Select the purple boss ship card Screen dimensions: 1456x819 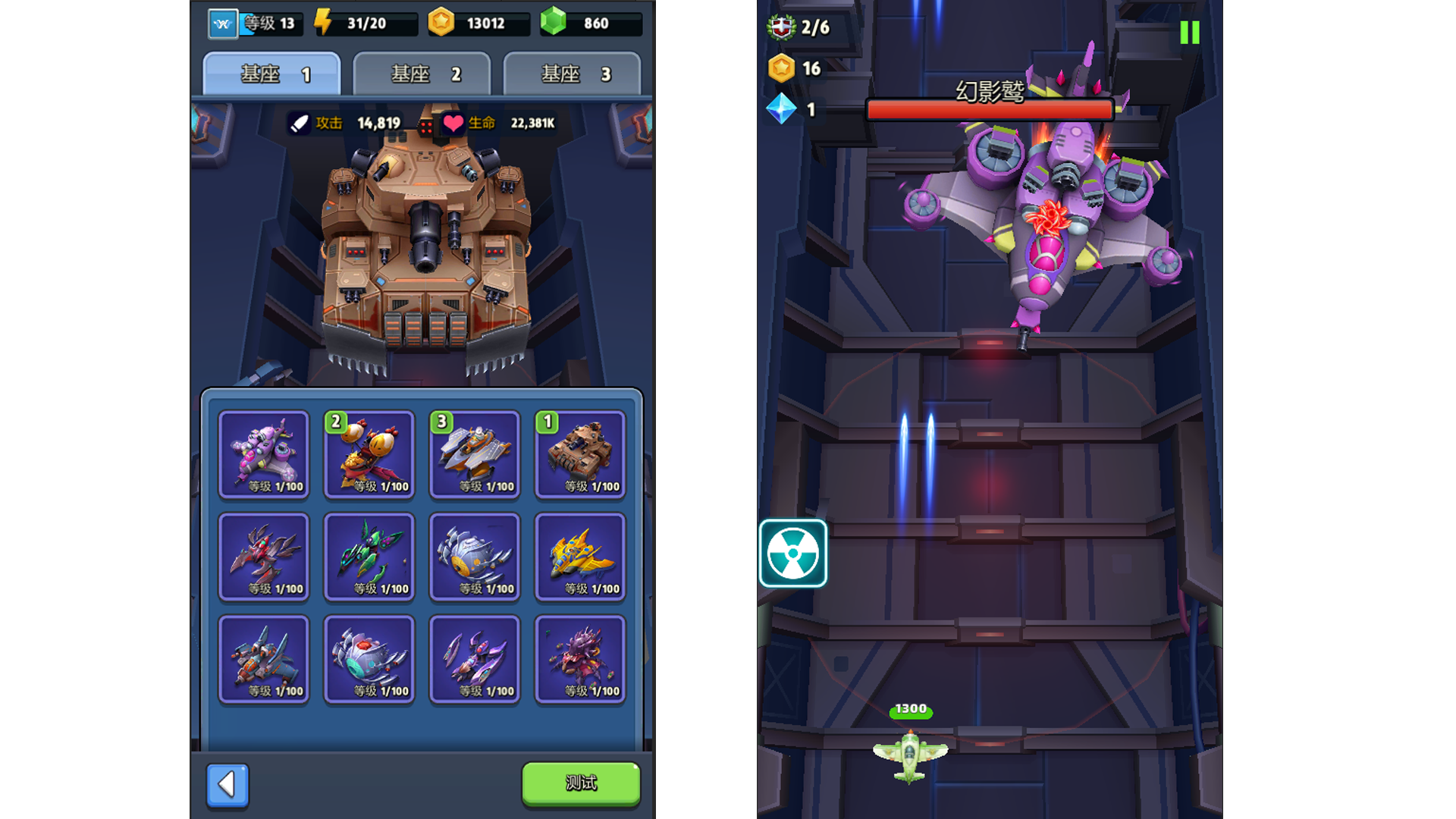click(x=264, y=454)
